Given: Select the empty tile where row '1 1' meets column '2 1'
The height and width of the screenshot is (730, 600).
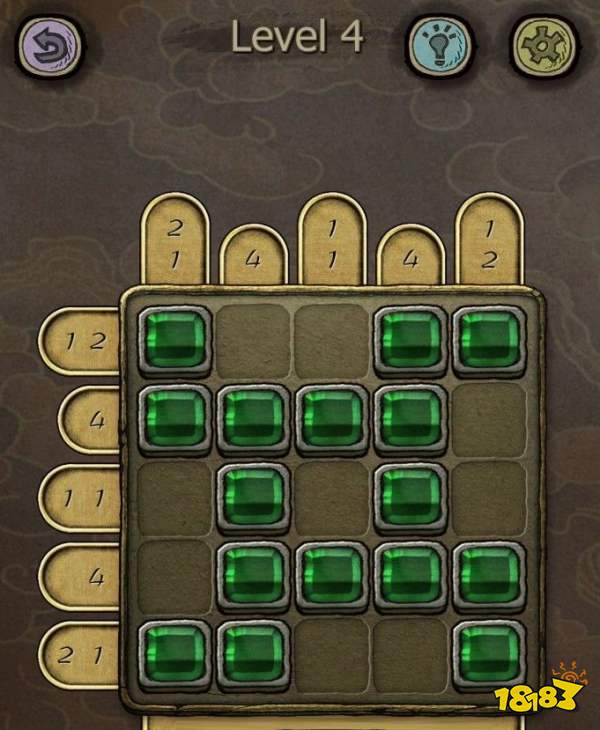Looking at the screenshot, I should 174,497.
